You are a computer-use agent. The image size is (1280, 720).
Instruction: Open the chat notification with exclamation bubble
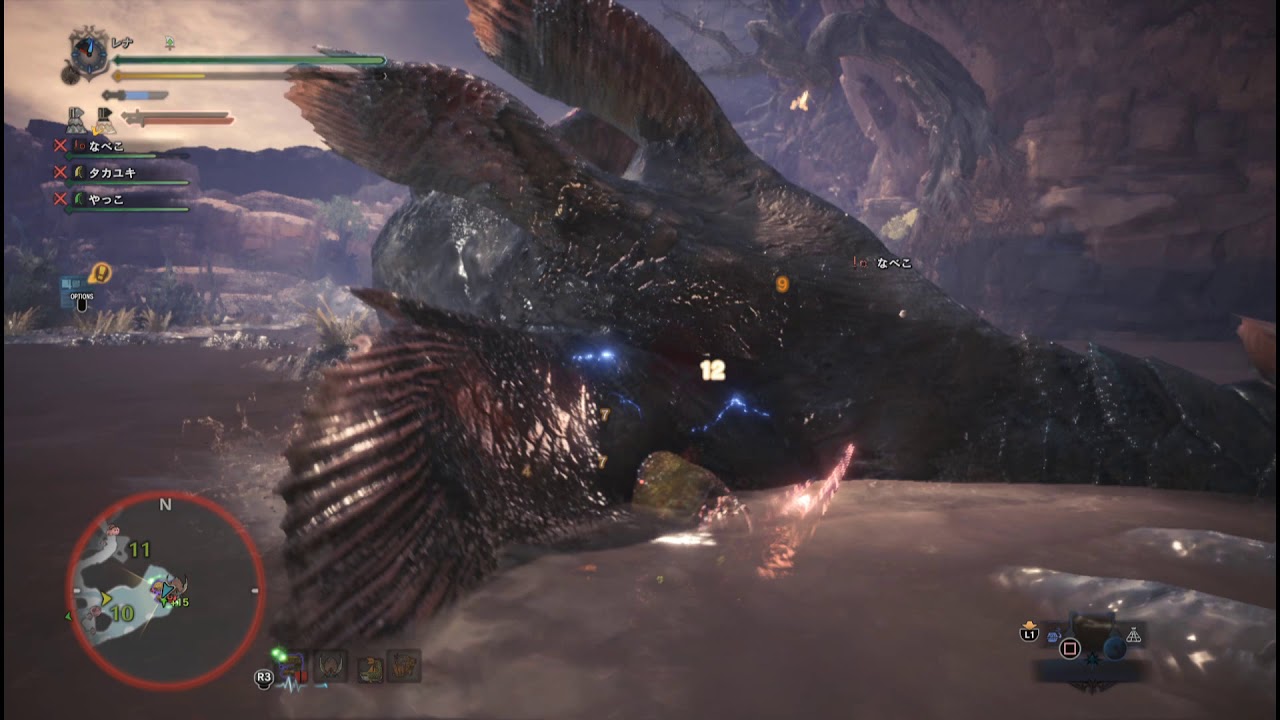(99, 273)
